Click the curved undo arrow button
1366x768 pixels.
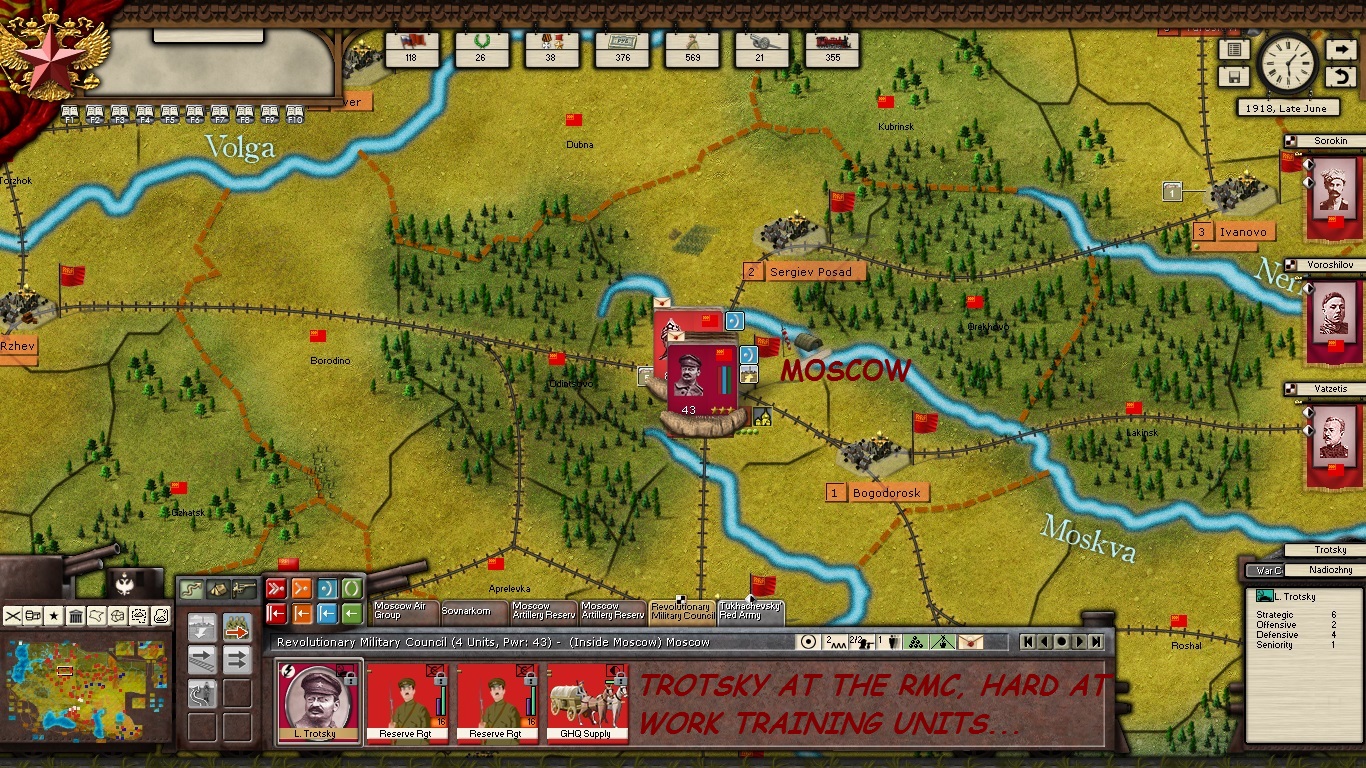point(1340,77)
